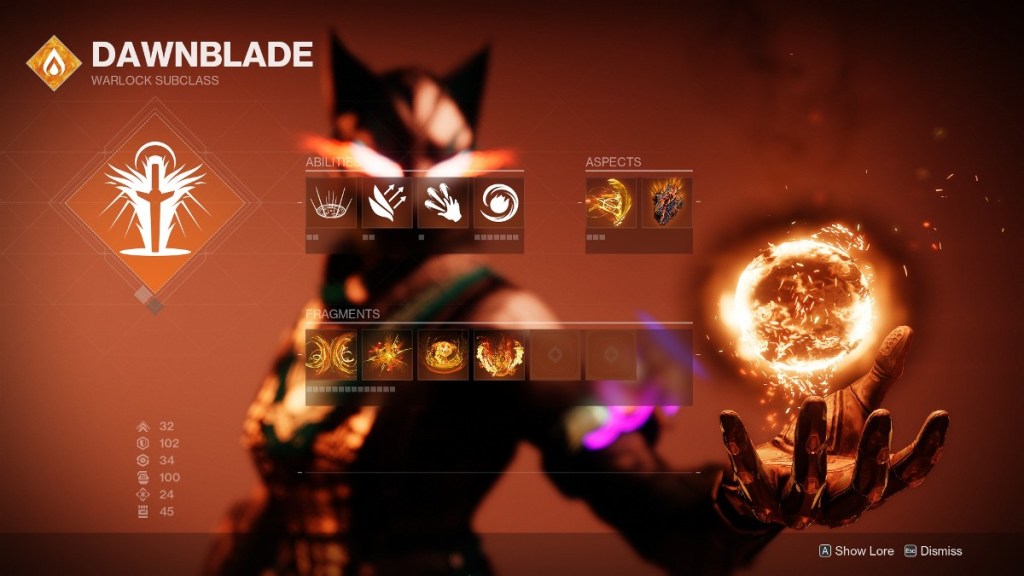Open the swirling flame grenade slot

tap(499, 202)
